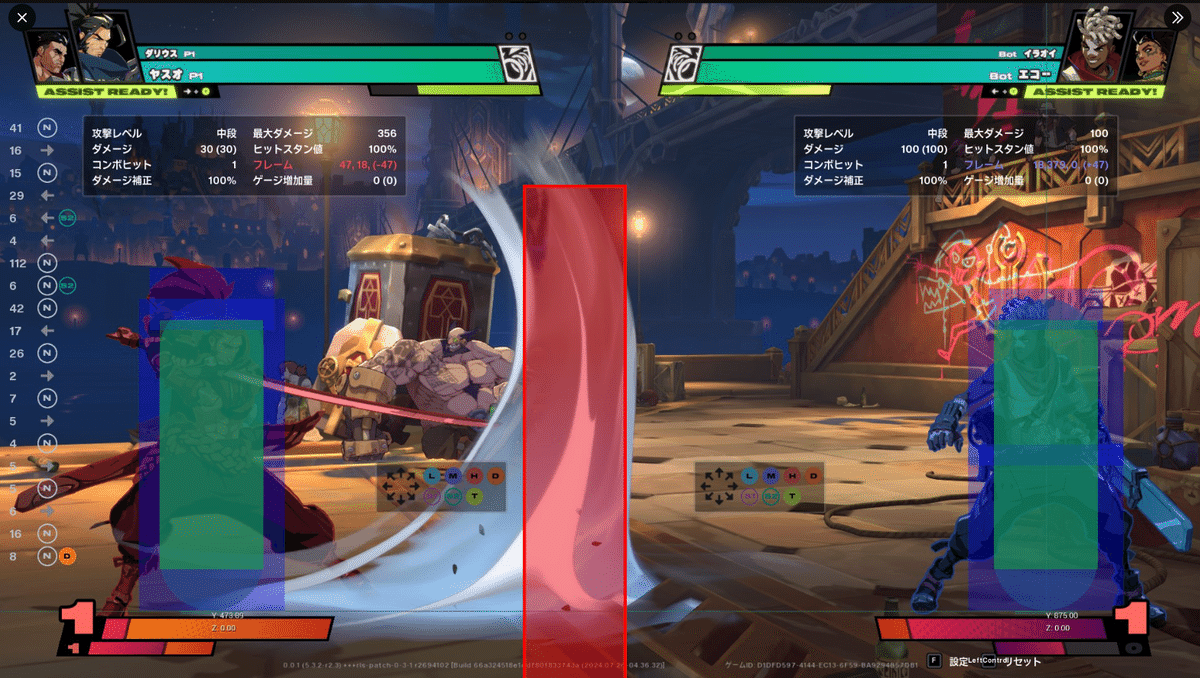Go to the next image with the double-arrow button
The height and width of the screenshot is (678, 1200).
click(1176, 17)
